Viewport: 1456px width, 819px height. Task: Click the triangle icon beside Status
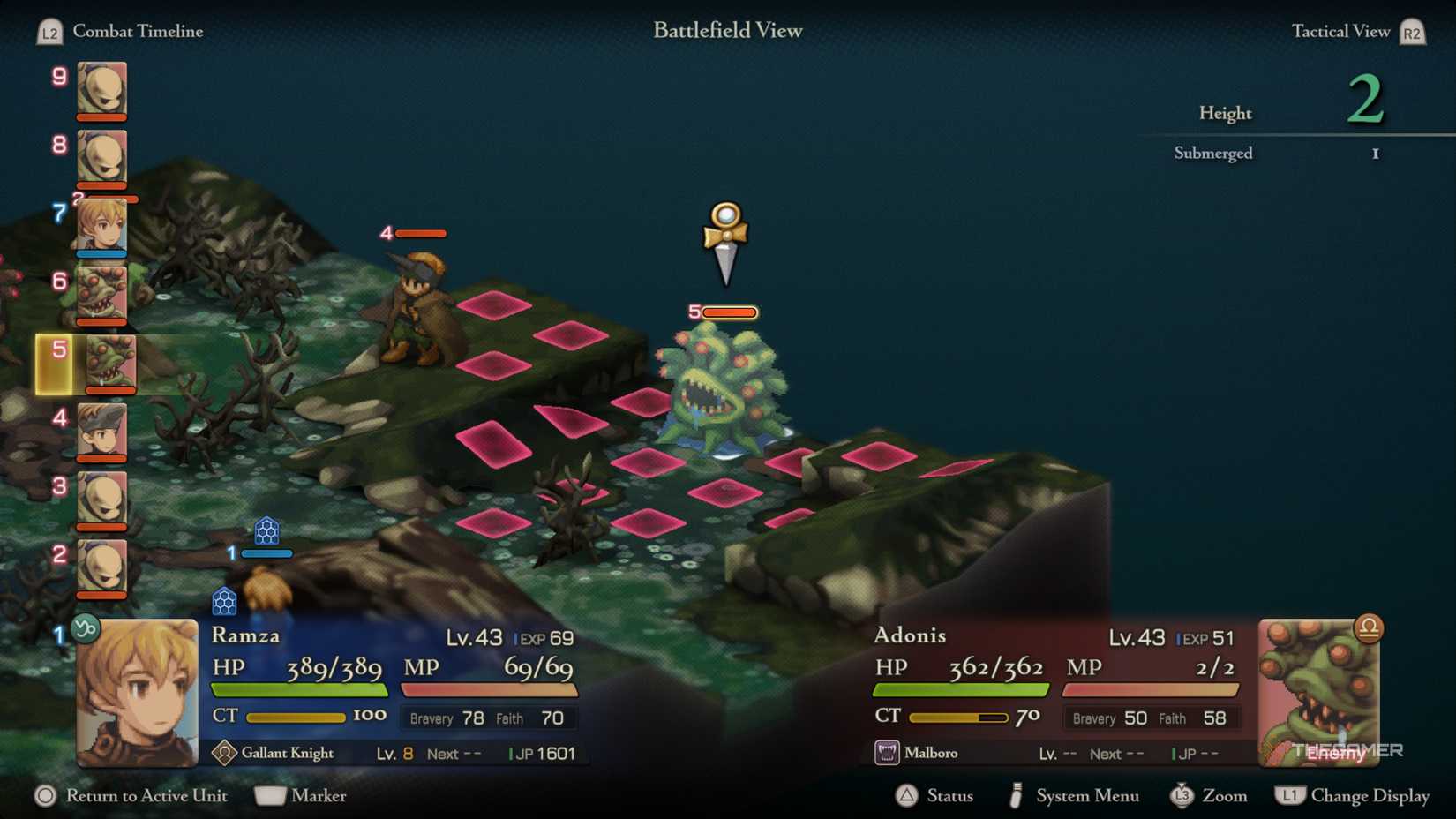tap(908, 795)
